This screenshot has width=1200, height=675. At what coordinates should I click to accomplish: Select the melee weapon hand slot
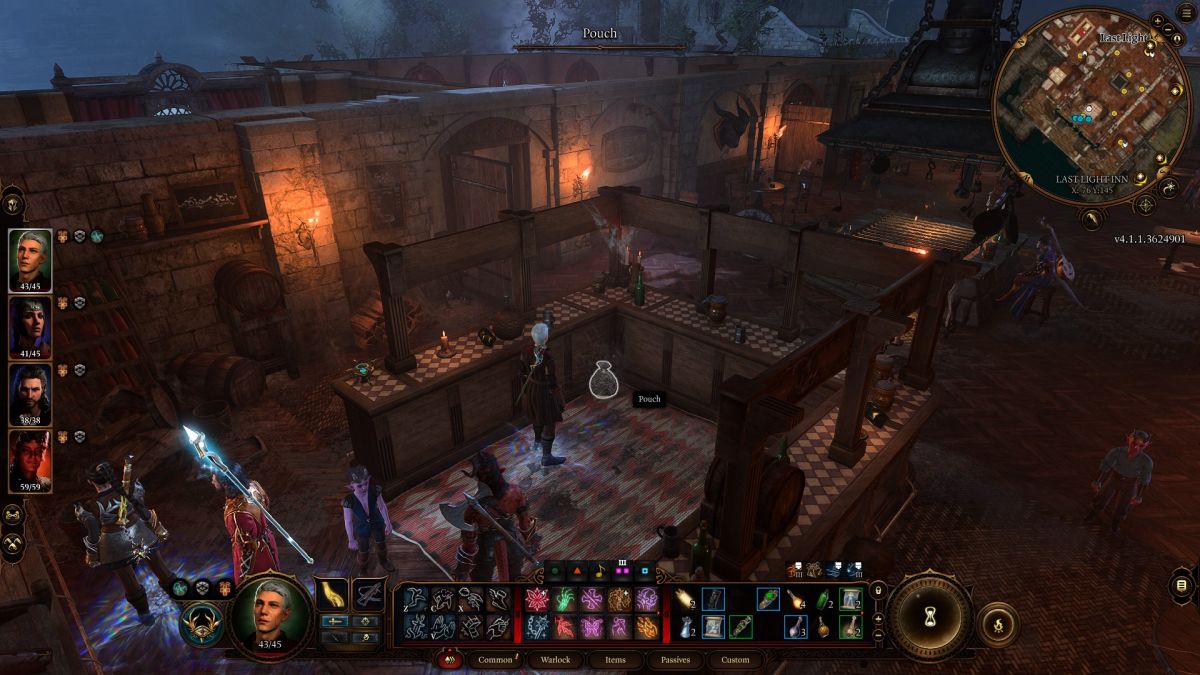pyautogui.click(x=331, y=595)
